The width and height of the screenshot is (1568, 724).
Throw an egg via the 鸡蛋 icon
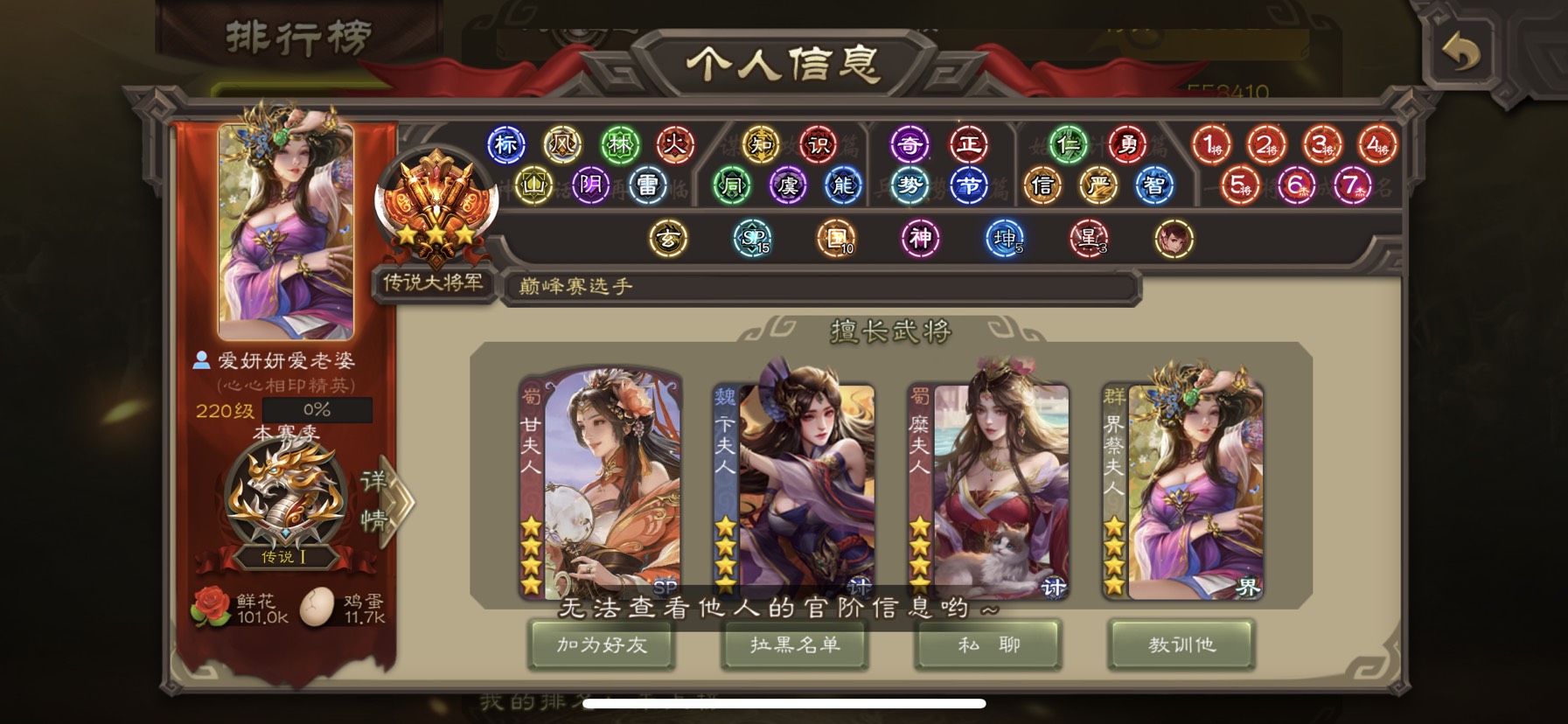point(317,607)
